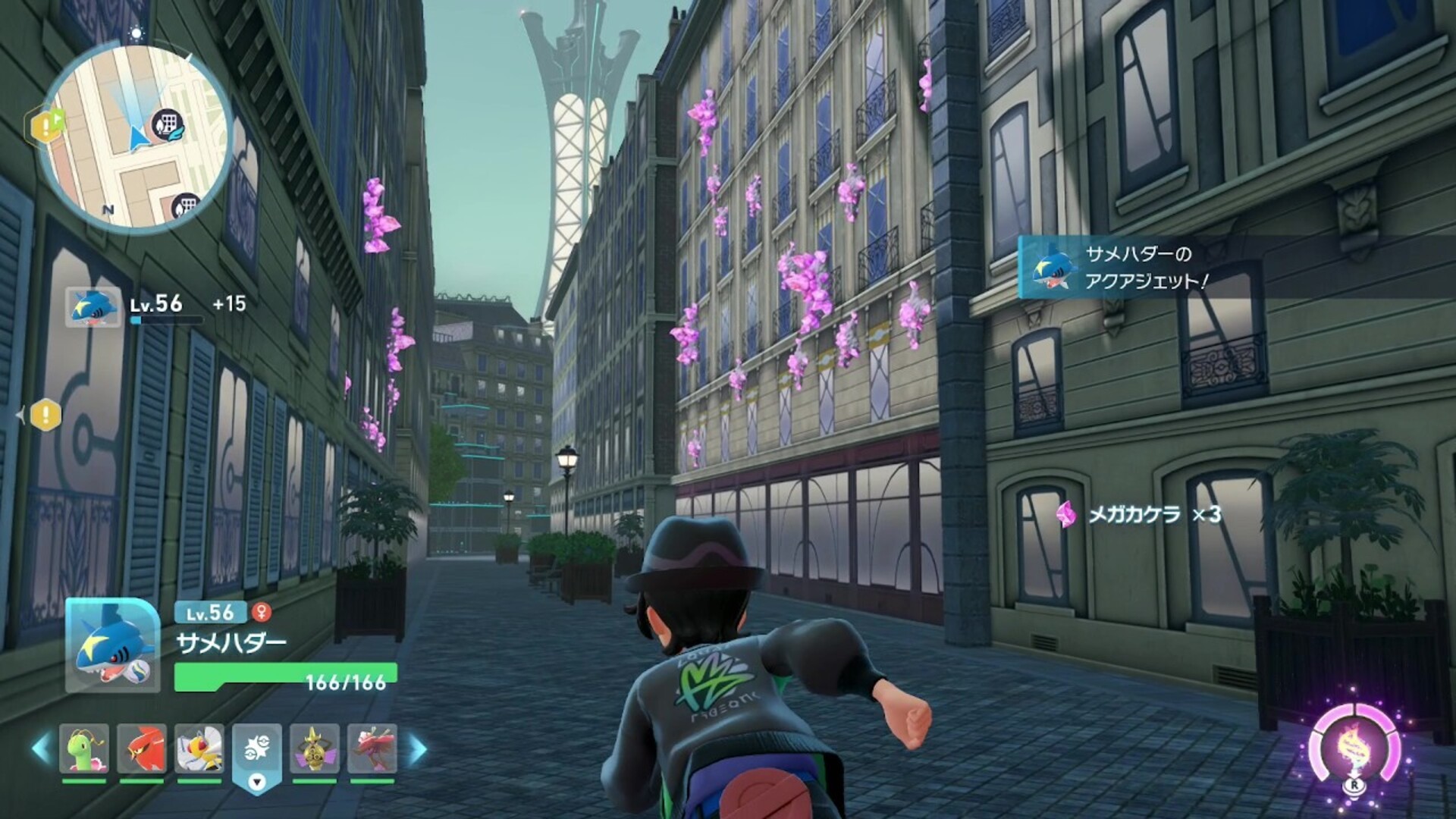Cycle the party bar with the left arrow
This screenshot has height=819, width=1456.
[41, 748]
